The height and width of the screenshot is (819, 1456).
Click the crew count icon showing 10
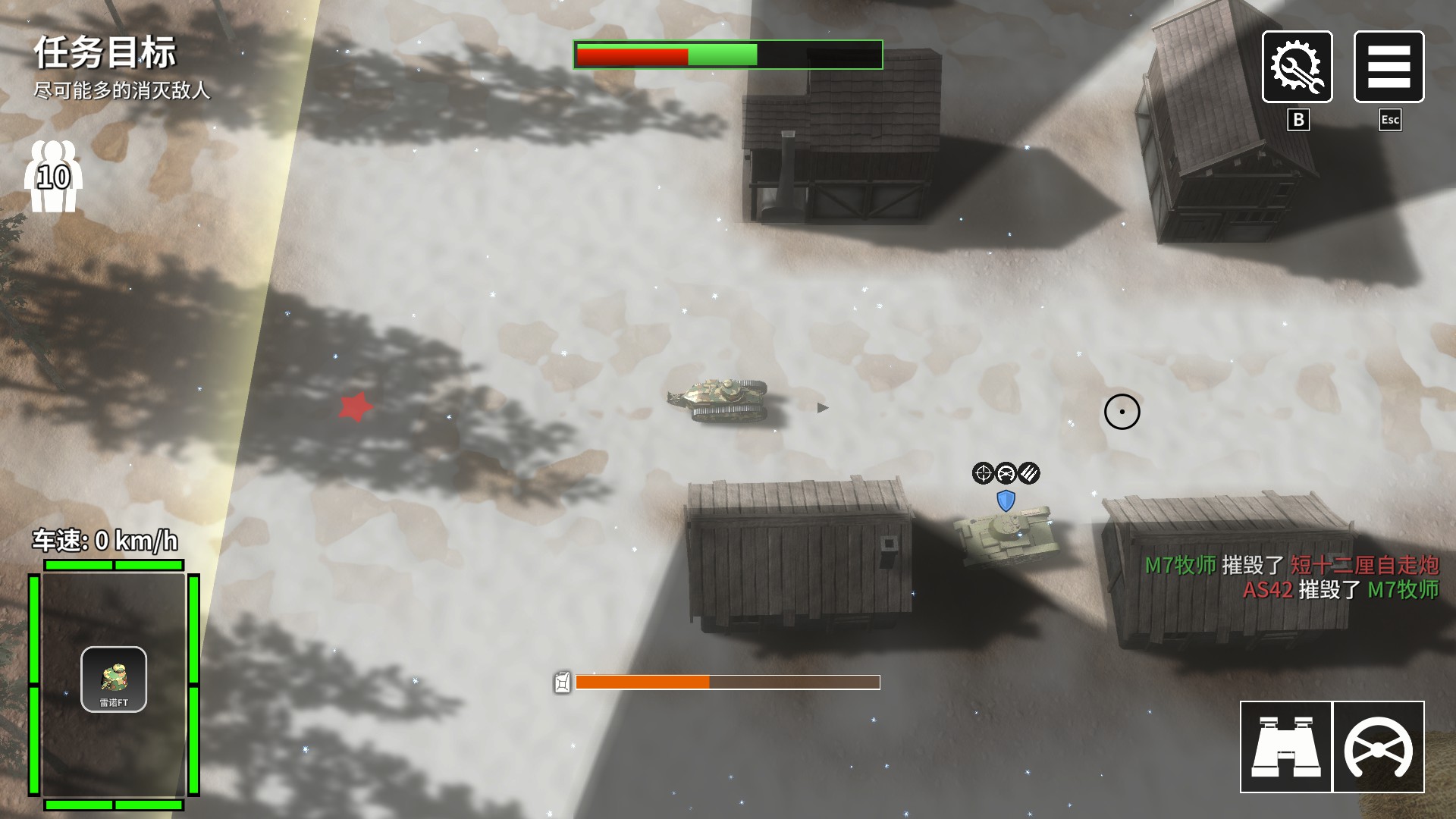pyautogui.click(x=53, y=177)
